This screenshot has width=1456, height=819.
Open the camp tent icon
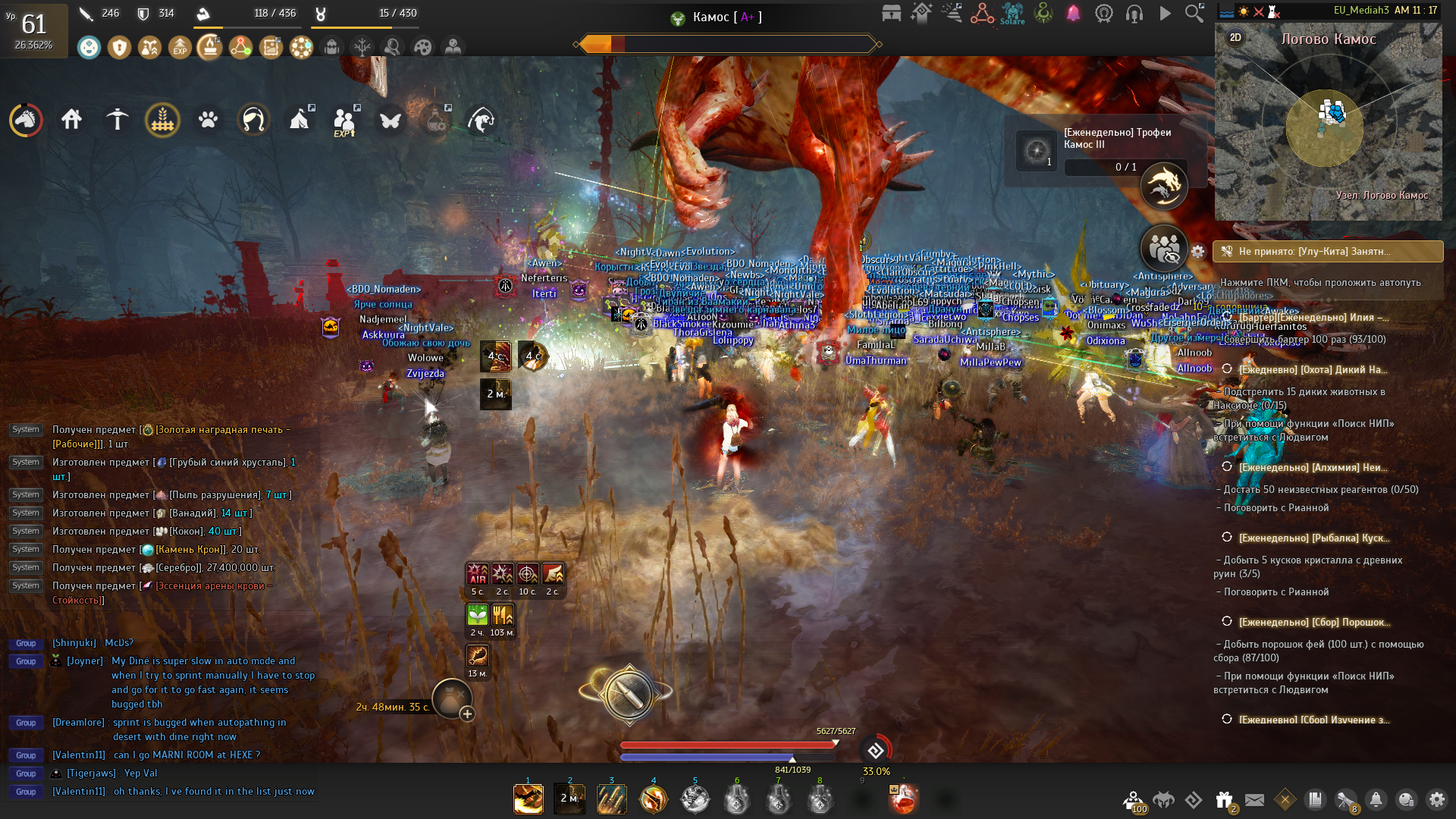(300, 120)
